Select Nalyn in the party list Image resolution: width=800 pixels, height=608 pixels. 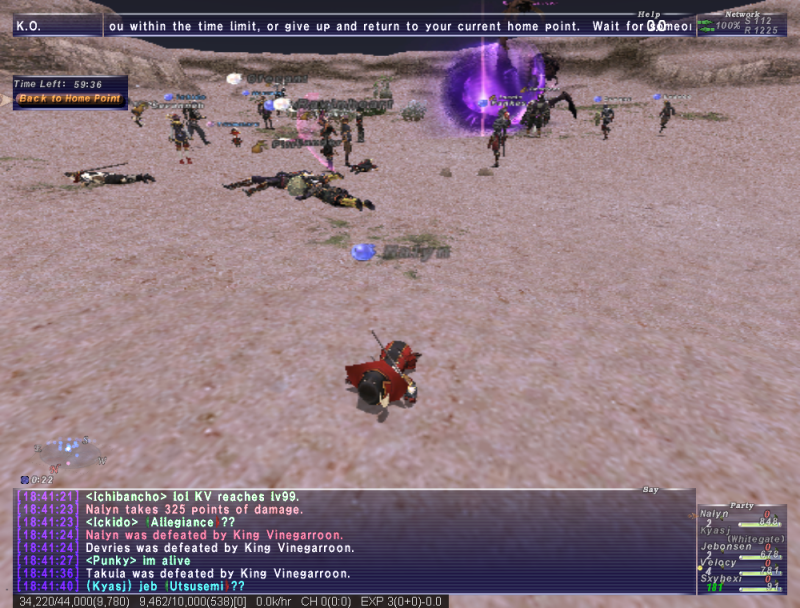pyautogui.click(x=716, y=514)
